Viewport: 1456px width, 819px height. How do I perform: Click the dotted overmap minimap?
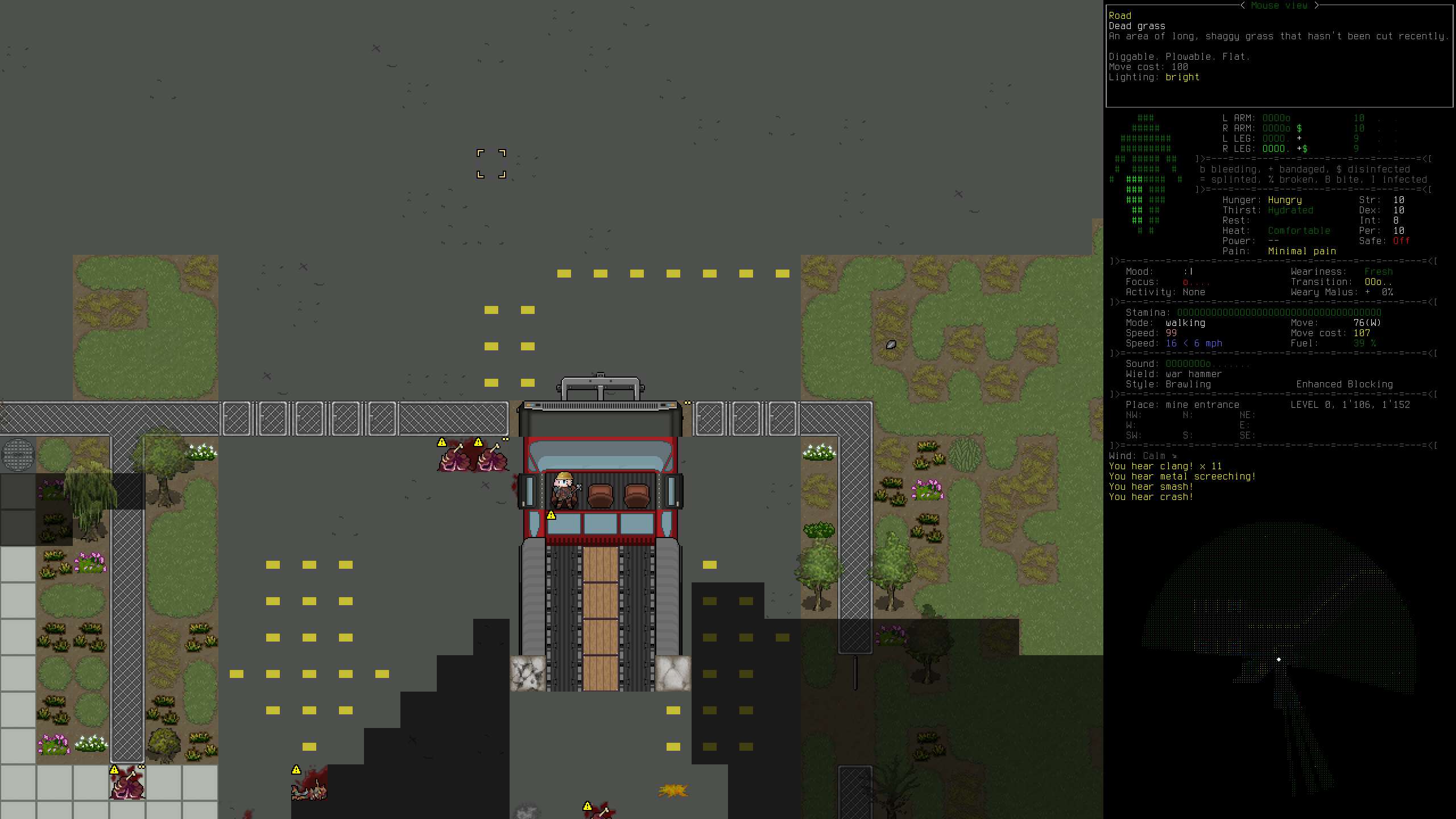[1279, 660]
